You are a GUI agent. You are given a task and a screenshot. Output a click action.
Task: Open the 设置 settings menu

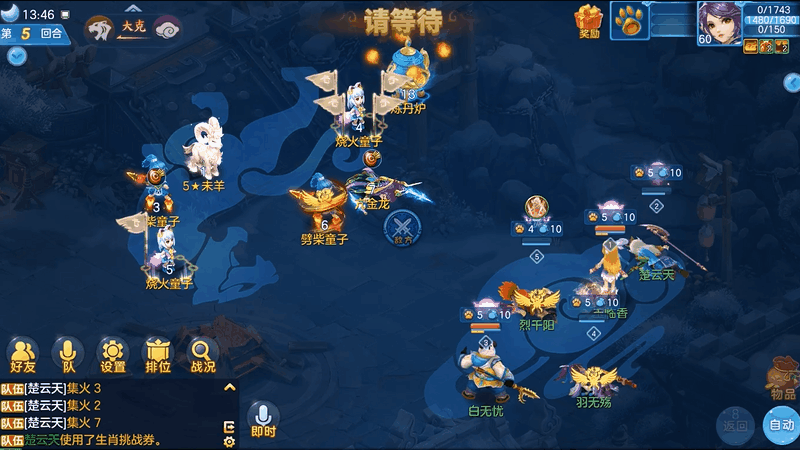[113, 354]
